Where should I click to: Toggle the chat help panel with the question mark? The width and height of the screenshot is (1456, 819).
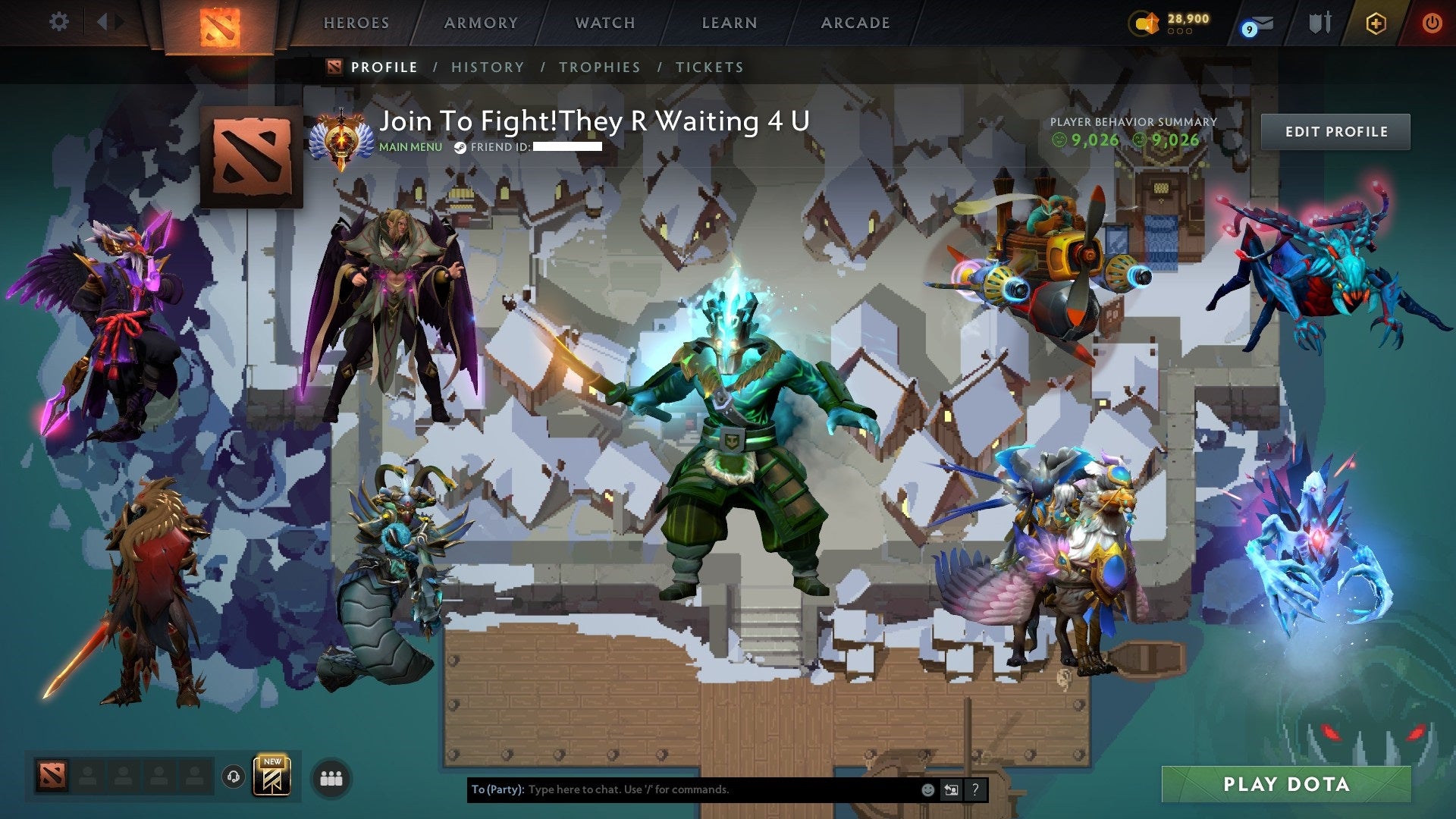[x=974, y=789]
